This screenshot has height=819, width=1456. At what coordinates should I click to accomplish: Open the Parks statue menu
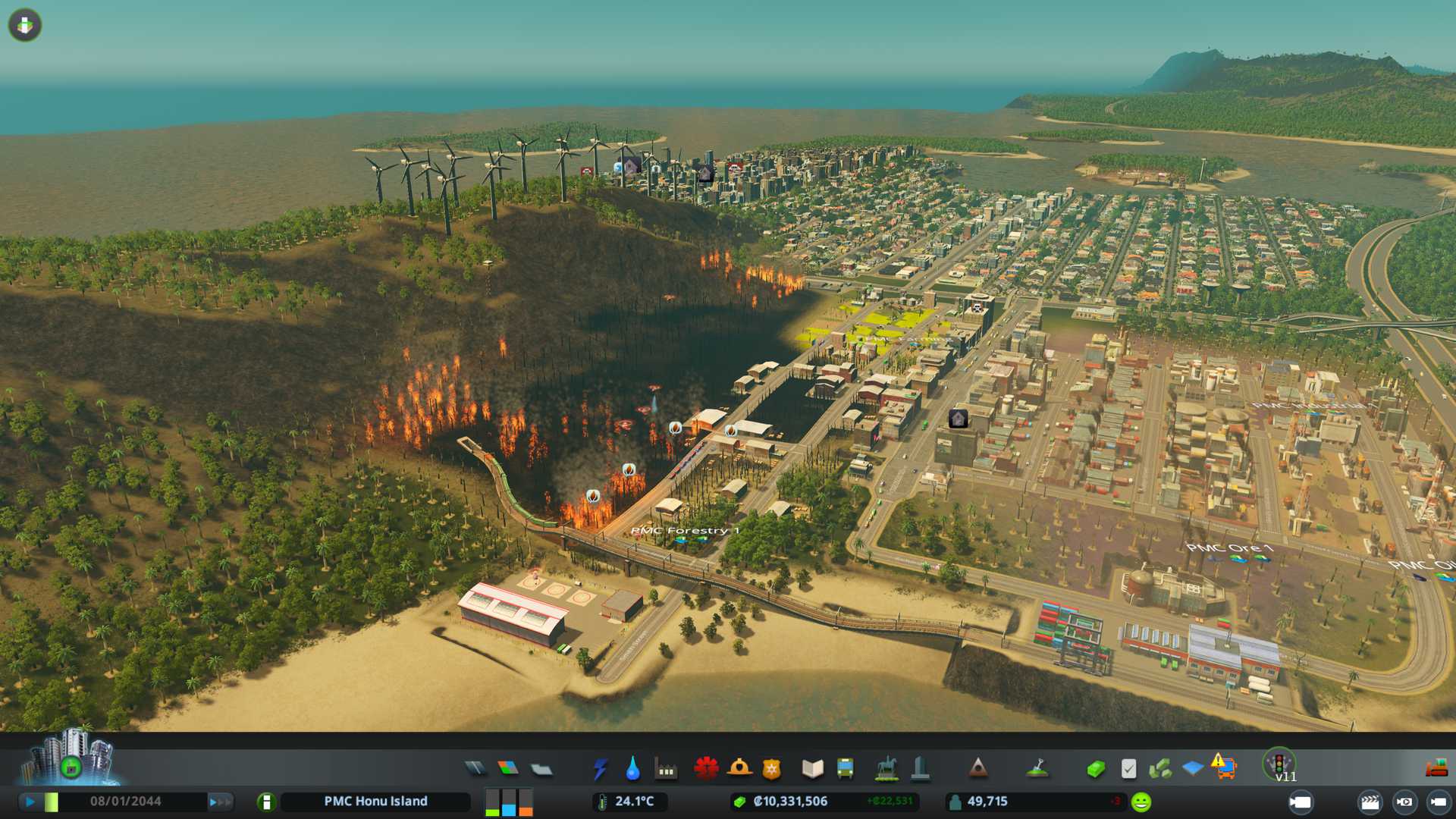click(886, 769)
